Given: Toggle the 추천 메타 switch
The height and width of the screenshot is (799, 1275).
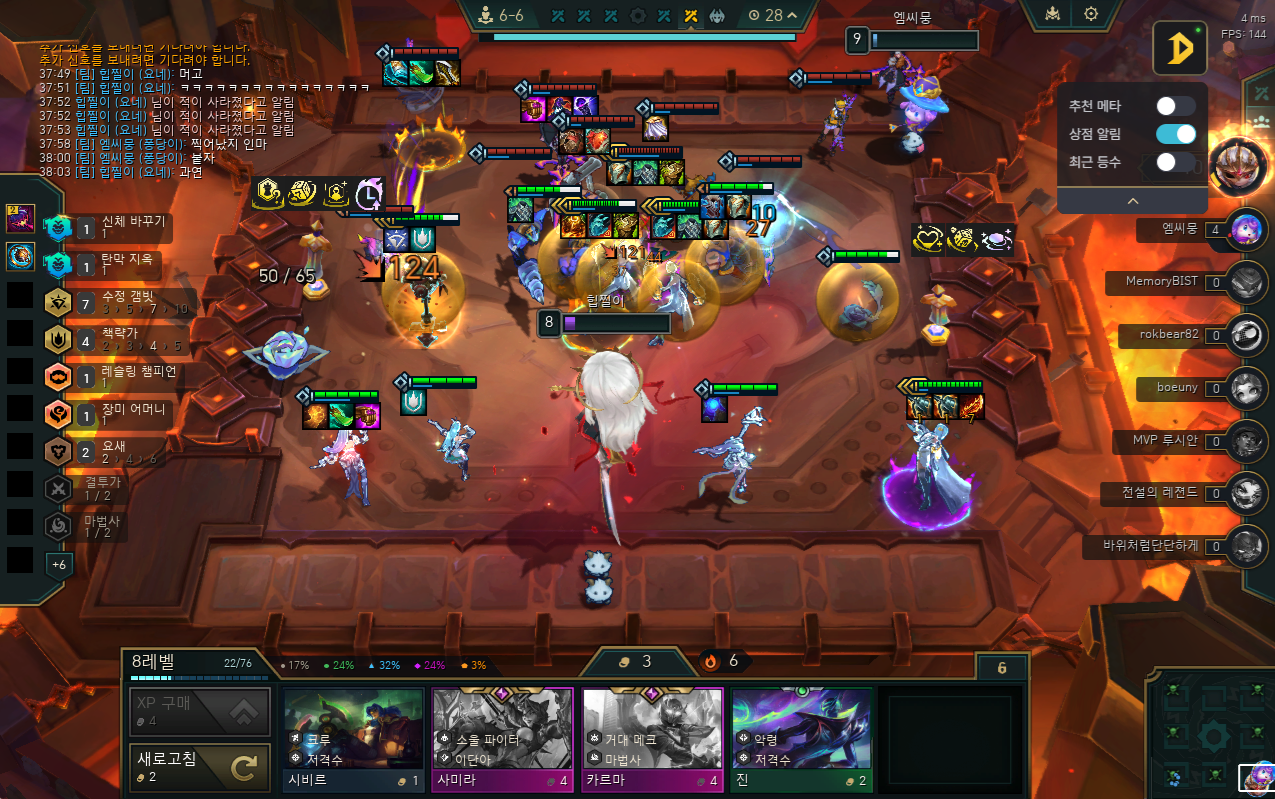Looking at the screenshot, I should click(1175, 106).
